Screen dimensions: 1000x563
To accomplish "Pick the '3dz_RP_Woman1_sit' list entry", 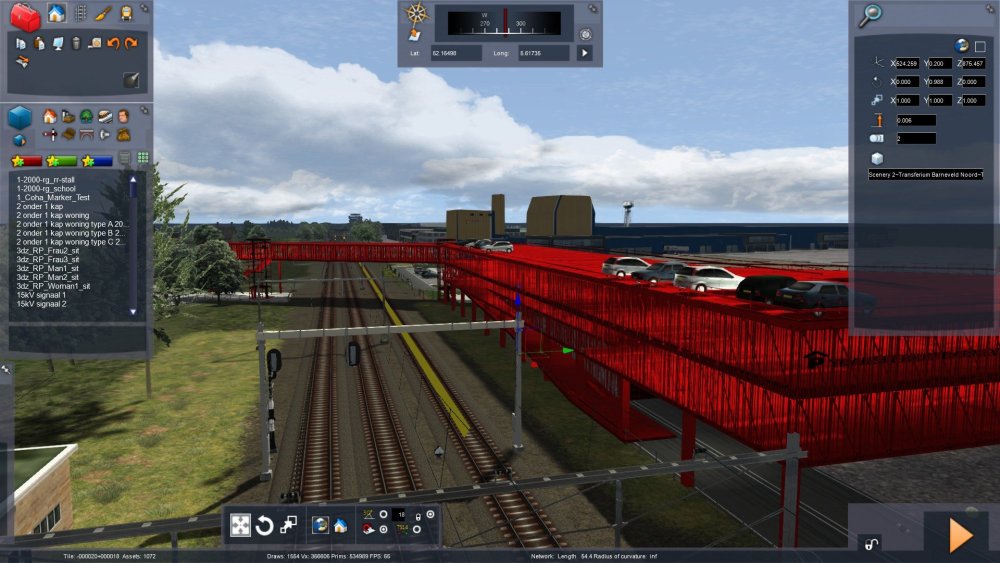I will 54,286.
